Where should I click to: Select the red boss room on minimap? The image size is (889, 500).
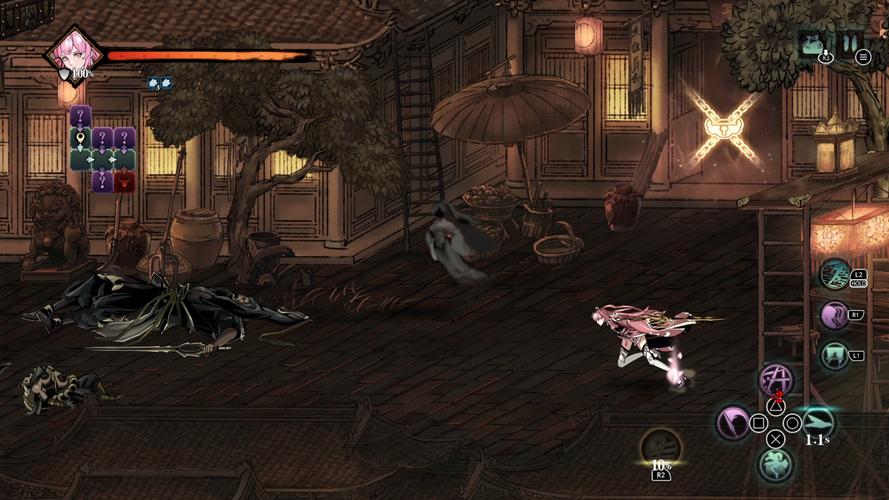click(x=125, y=181)
